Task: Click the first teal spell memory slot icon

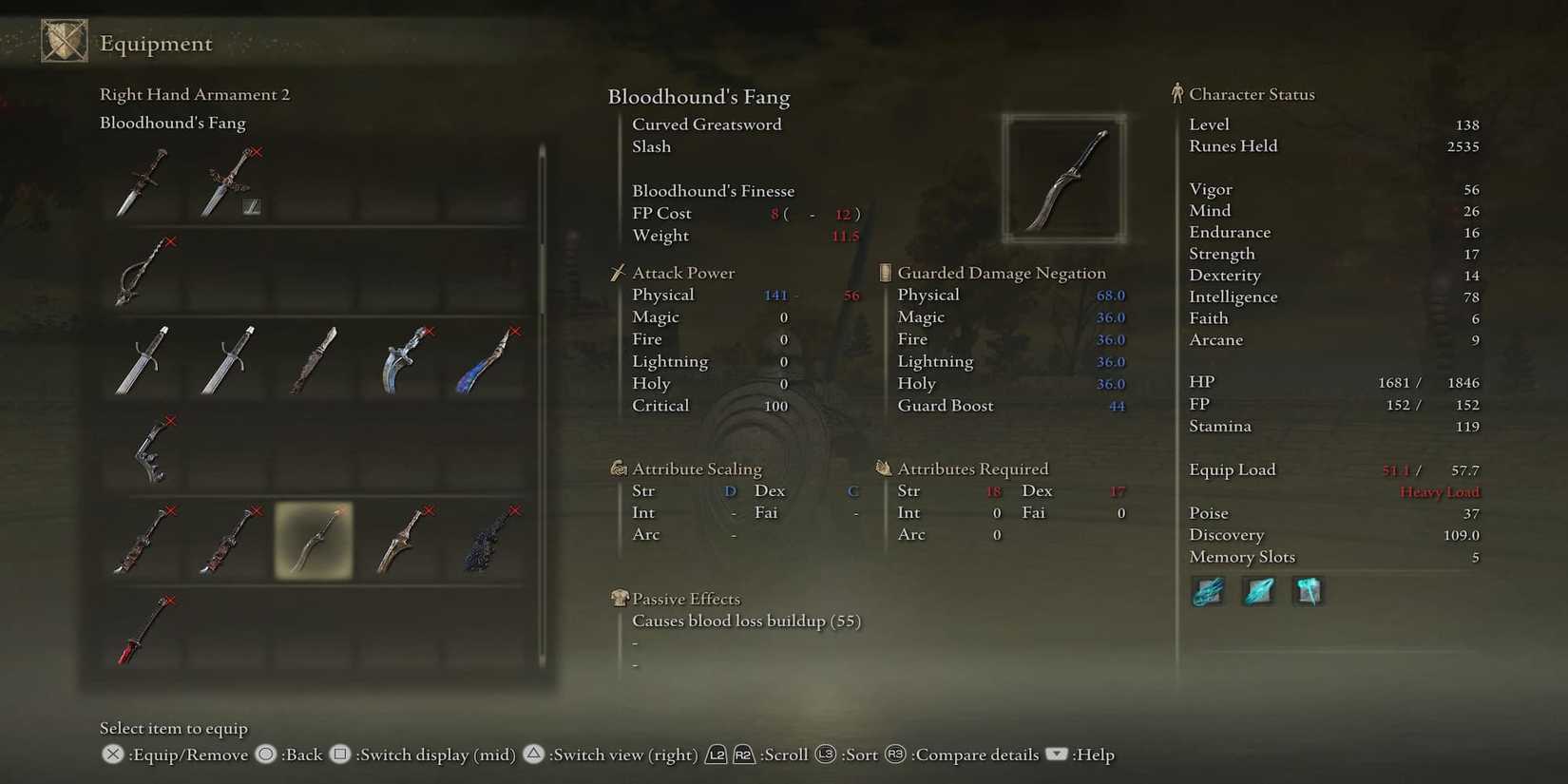Action: 1207,591
